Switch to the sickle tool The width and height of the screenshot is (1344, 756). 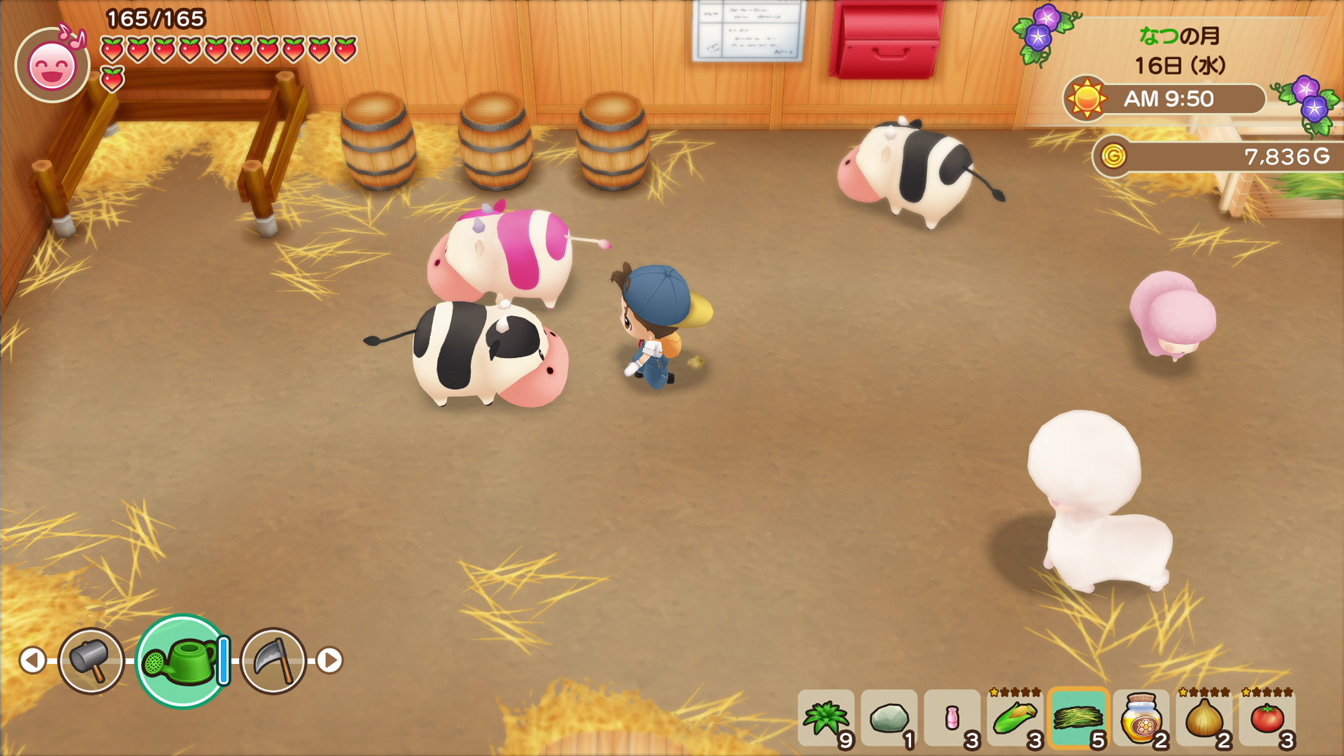point(273,660)
